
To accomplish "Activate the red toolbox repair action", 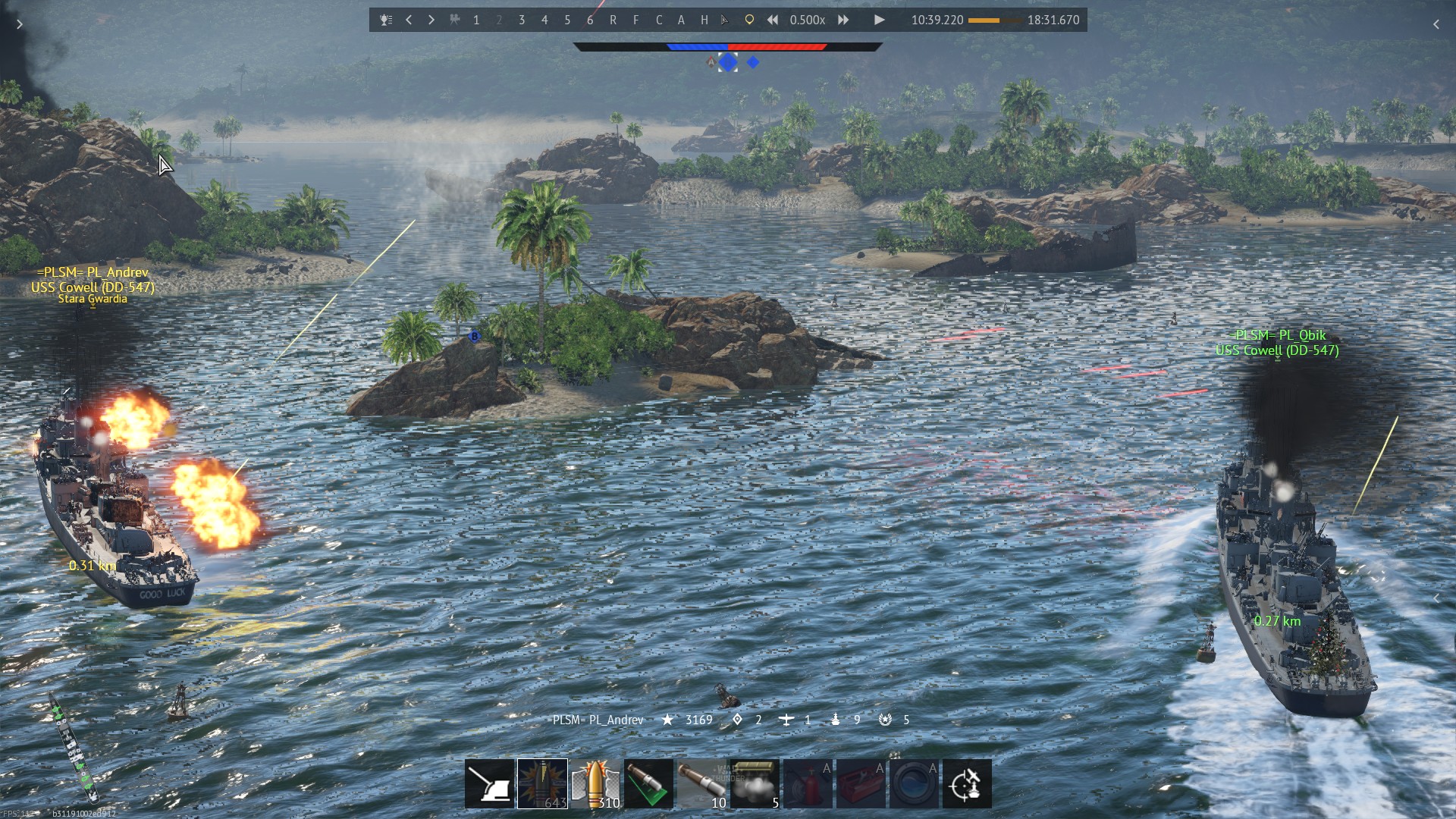I will click(861, 783).
